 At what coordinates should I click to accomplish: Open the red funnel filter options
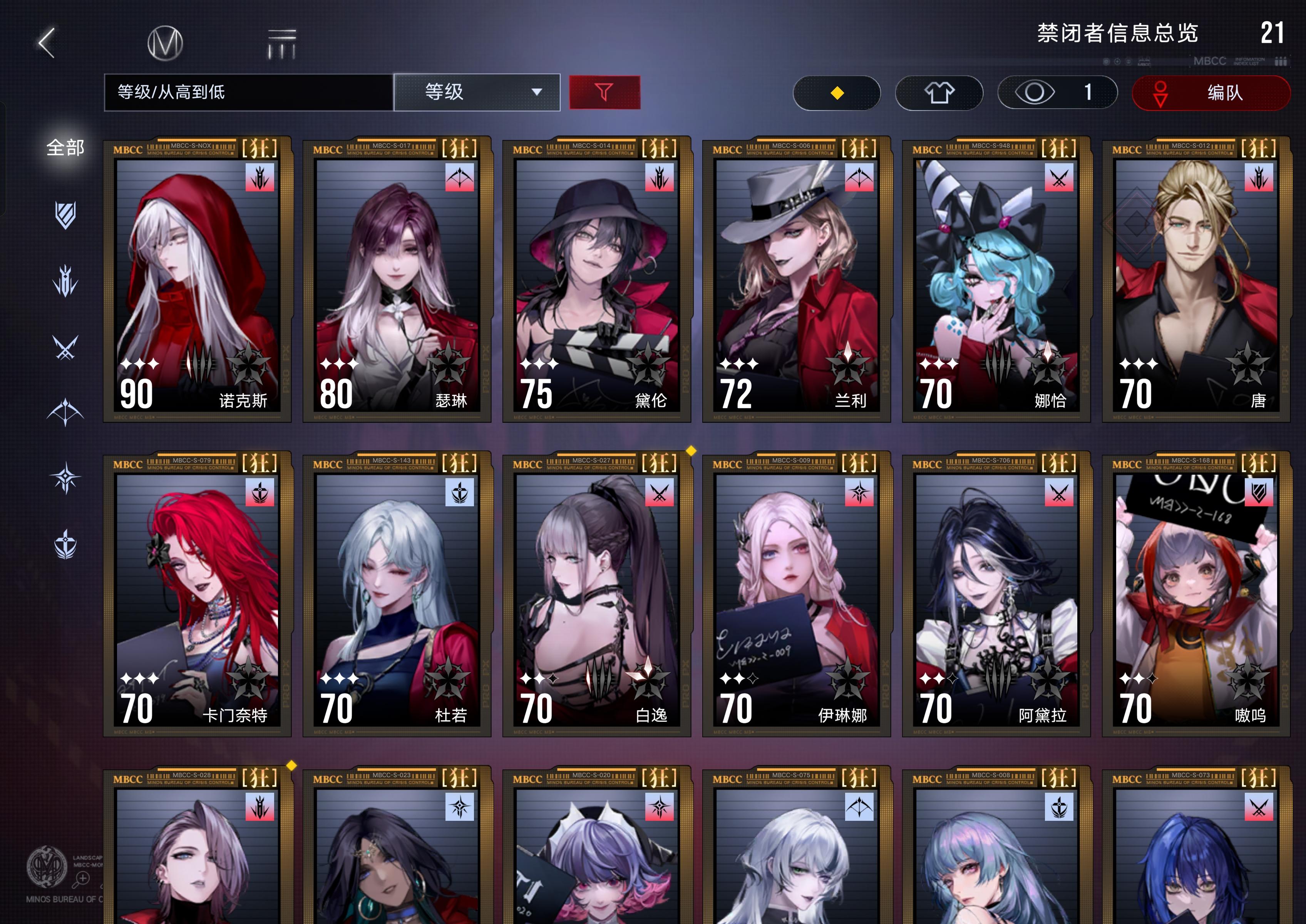(x=605, y=92)
